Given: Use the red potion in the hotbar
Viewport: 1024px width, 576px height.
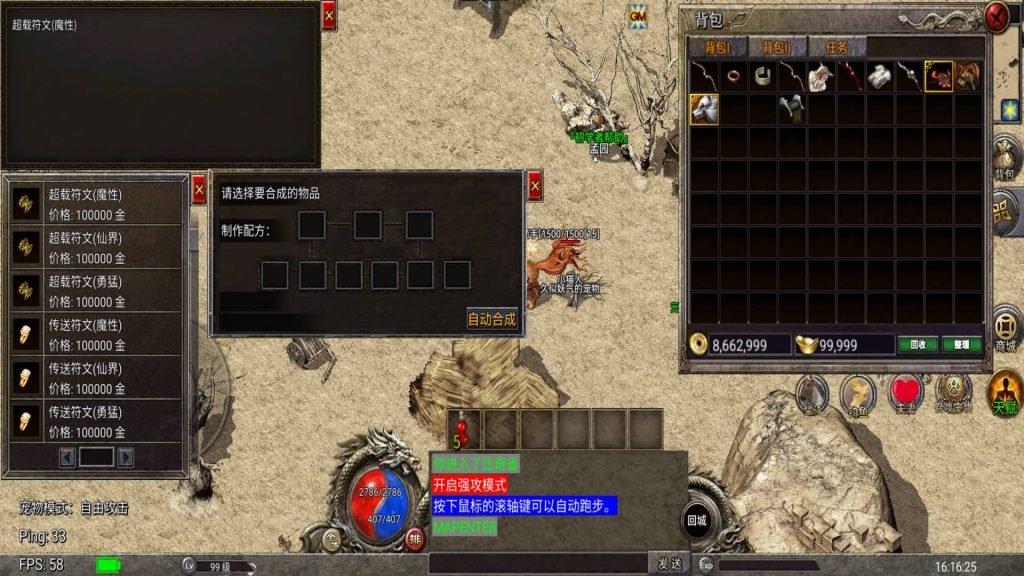Looking at the screenshot, I should (463, 428).
